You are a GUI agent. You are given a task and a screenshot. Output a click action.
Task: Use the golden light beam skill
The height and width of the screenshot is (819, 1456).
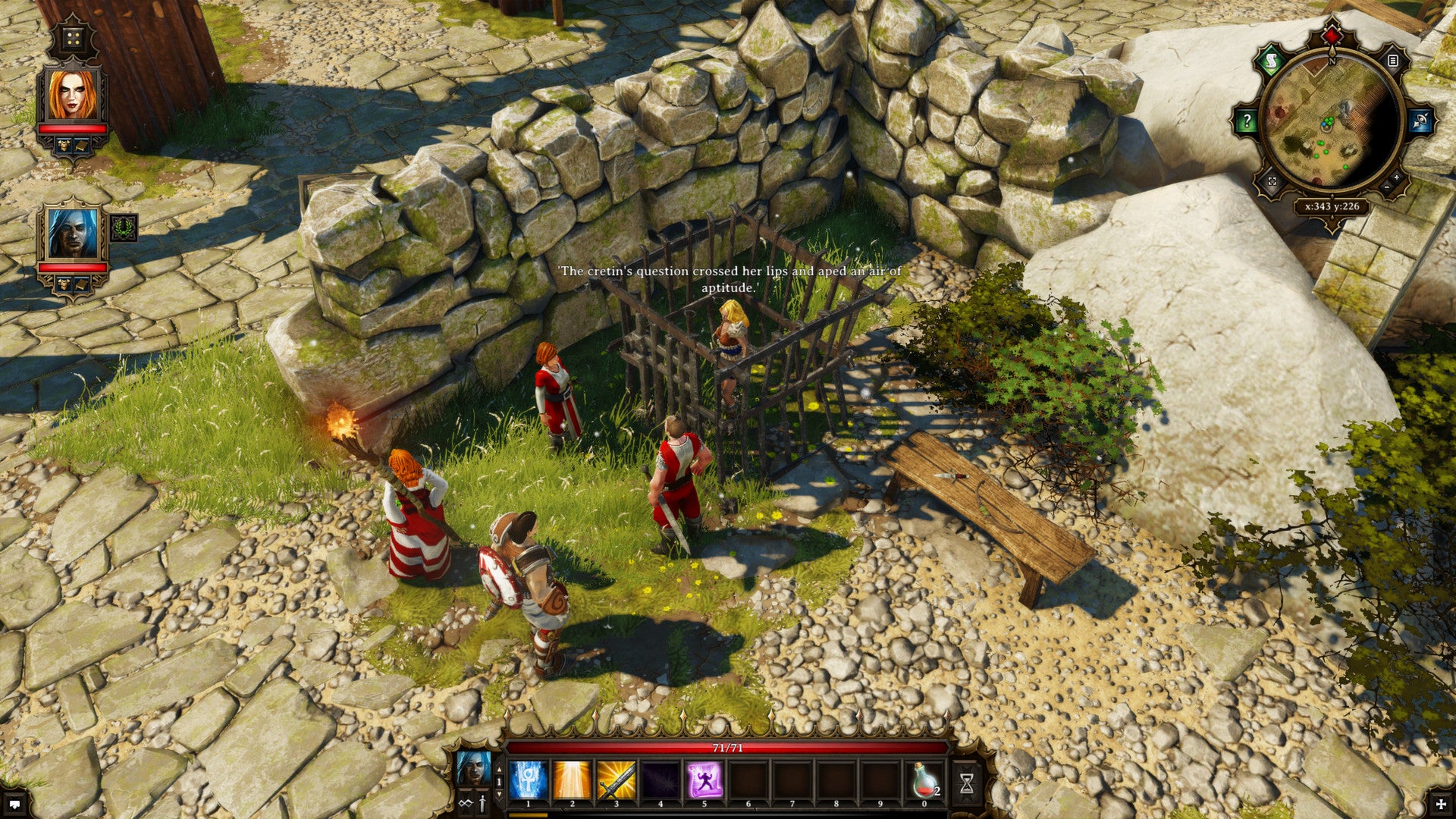click(x=573, y=780)
